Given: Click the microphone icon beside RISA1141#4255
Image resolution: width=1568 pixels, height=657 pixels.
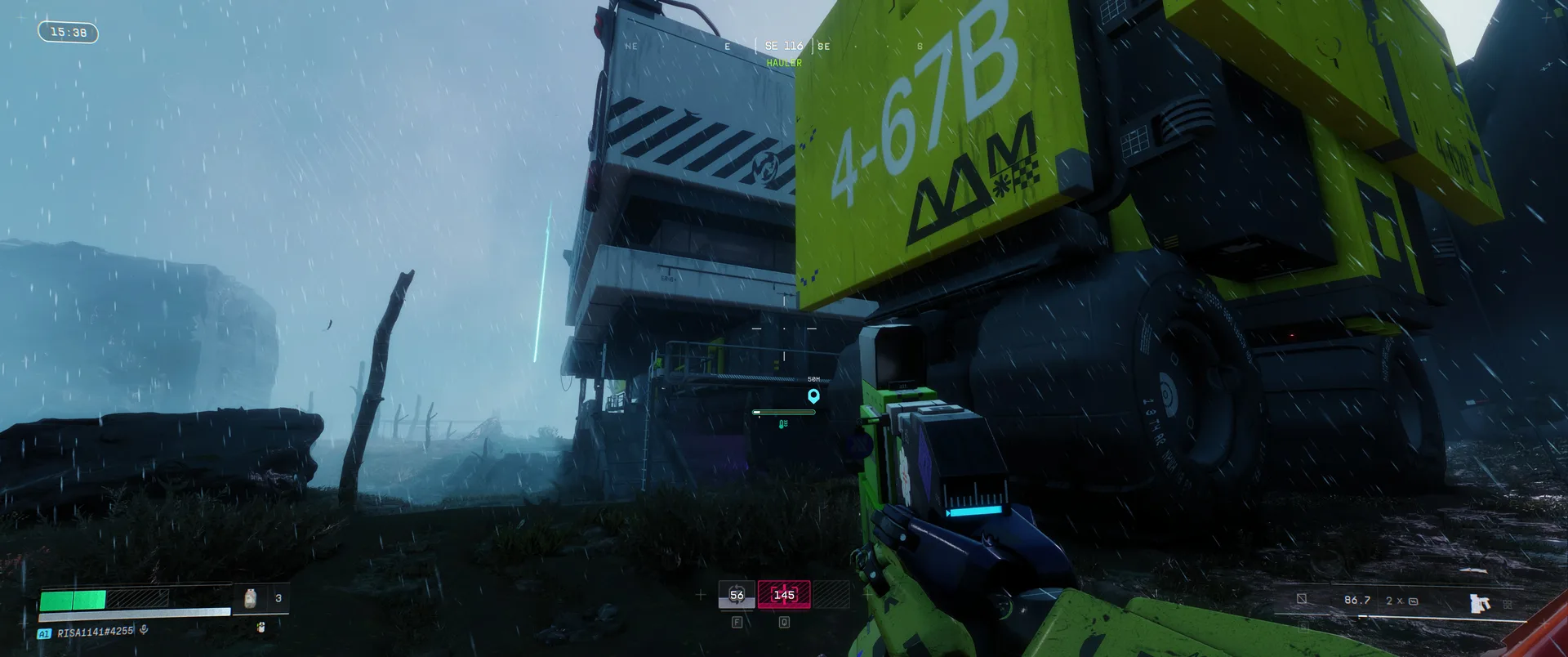Looking at the screenshot, I should [x=144, y=630].
